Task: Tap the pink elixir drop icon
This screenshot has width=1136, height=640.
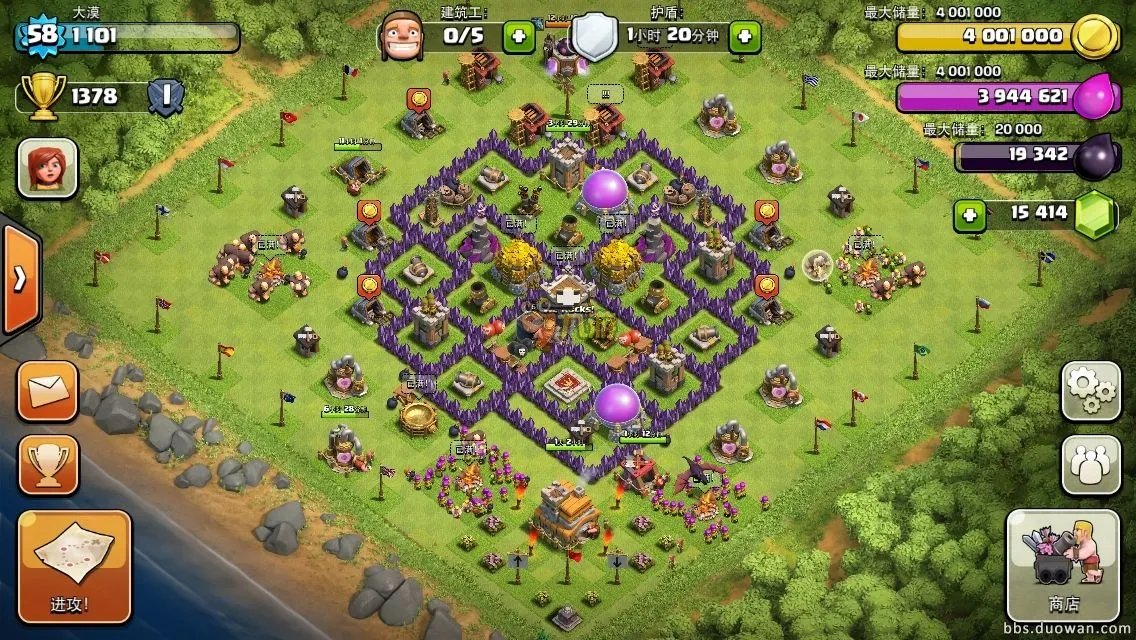Action: pyautogui.click(x=1096, y=97)
